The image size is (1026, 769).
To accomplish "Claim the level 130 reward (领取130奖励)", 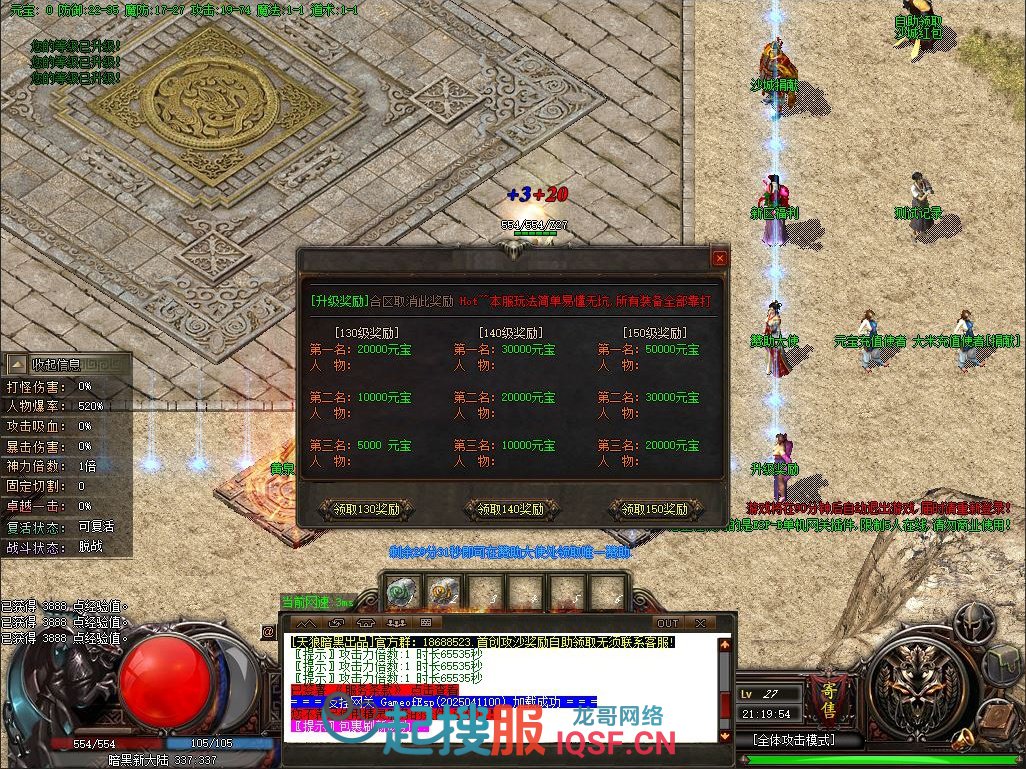I will pos(367,509).
